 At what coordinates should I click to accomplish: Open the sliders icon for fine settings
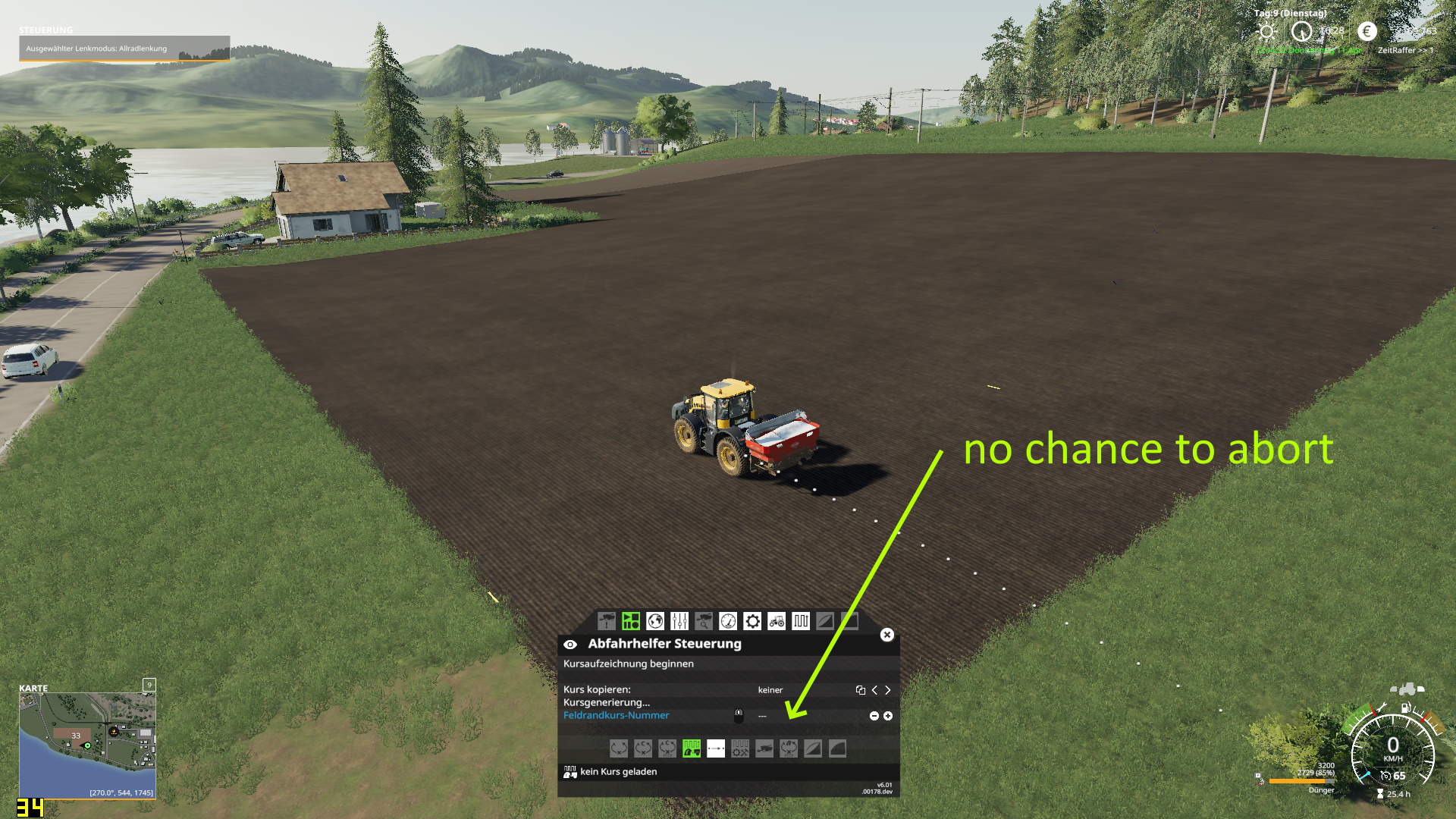pyautogui.click(x=679, y=621)
